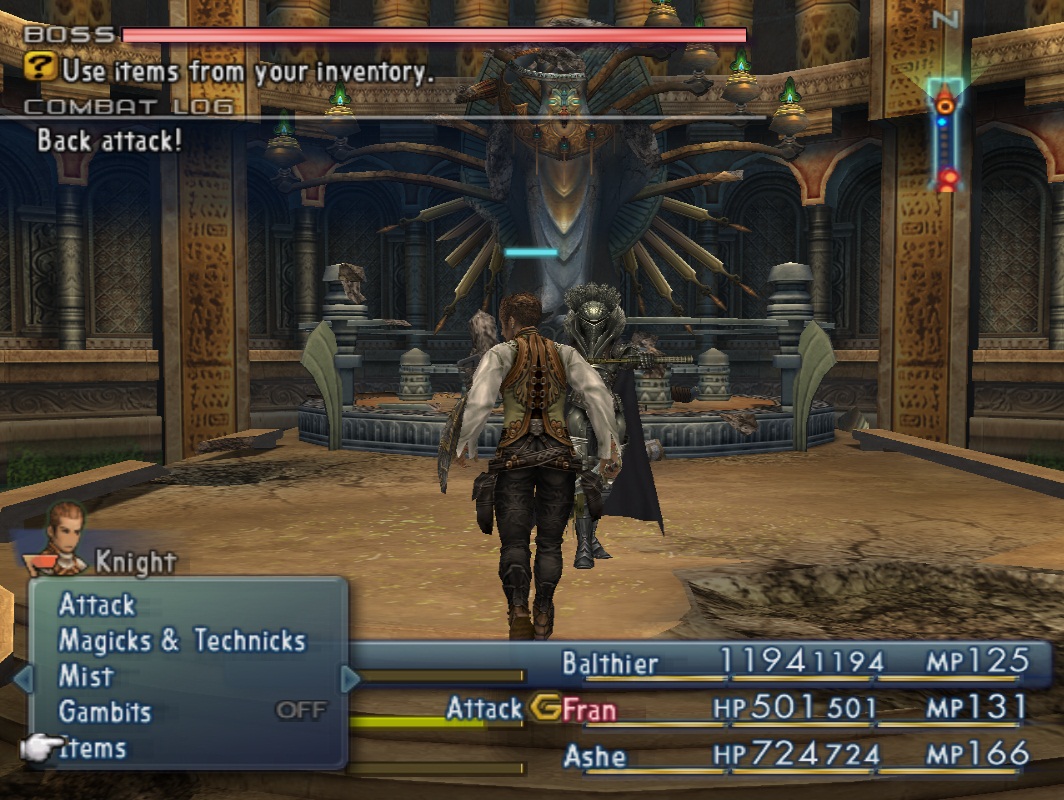Click the yellow question mark help icon

[x=41, y=70]
